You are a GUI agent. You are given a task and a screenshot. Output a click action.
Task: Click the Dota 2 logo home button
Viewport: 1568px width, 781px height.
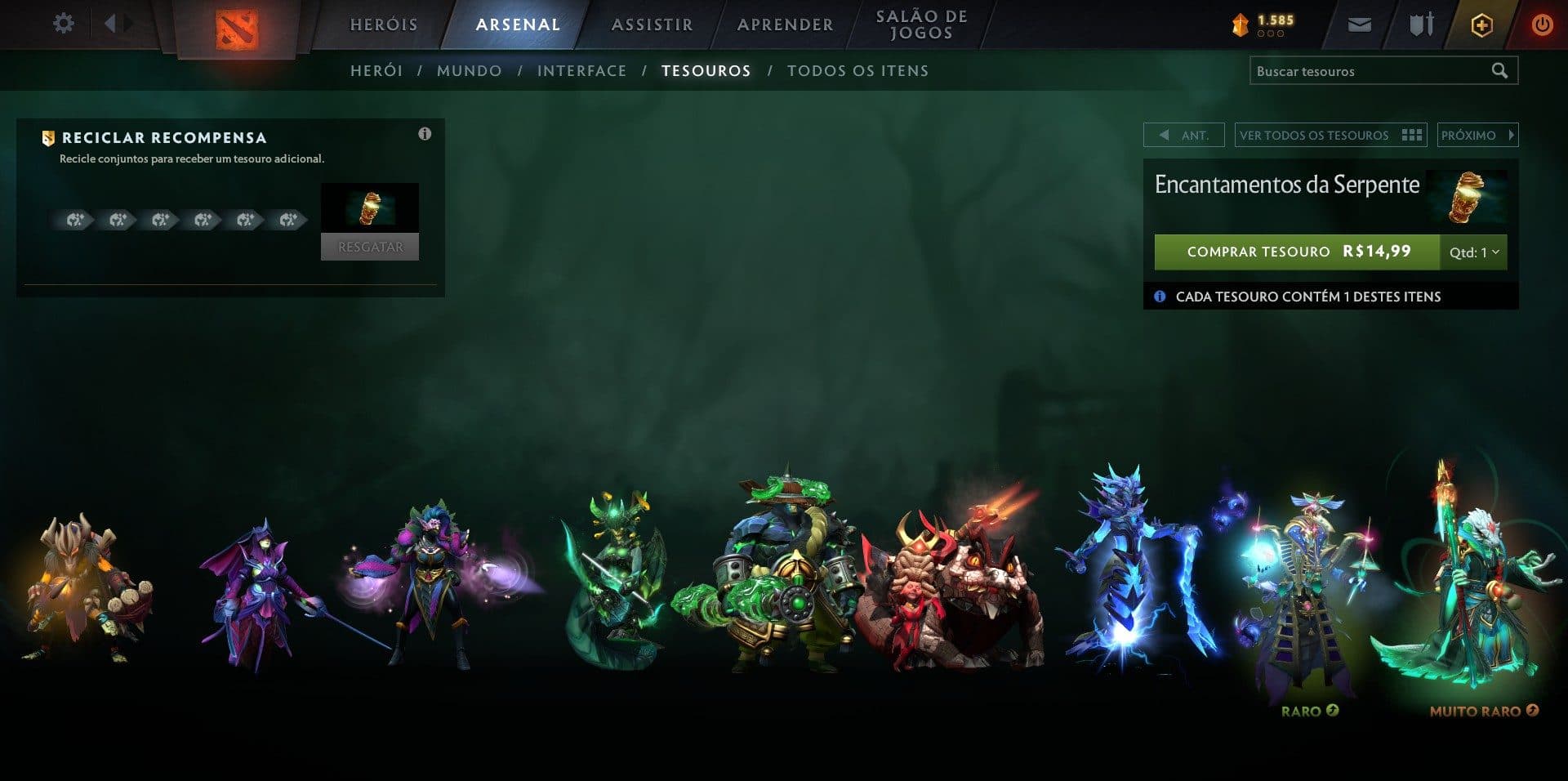pyautogui.click(x=237, y=29)
